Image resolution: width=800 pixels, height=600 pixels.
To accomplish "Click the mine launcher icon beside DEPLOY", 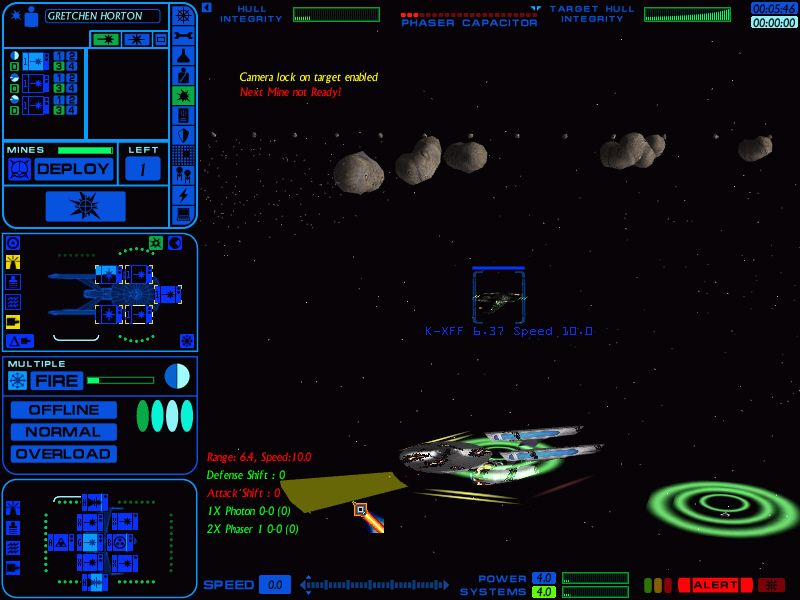I will [18, 169].
